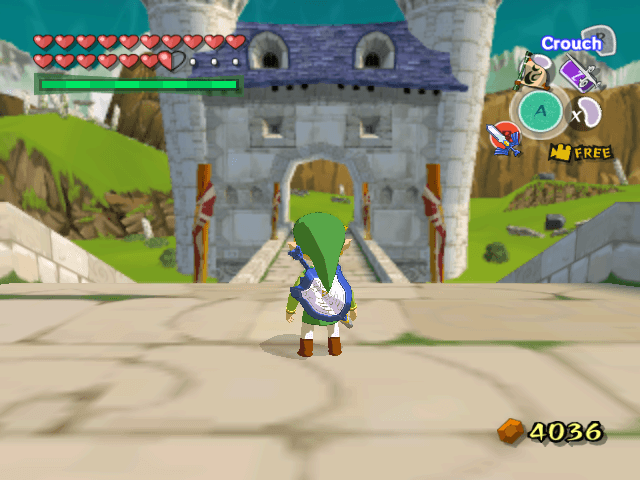Select the Master Sword icon
Viewport: 640px width, 480px height.
coord(503,136)
